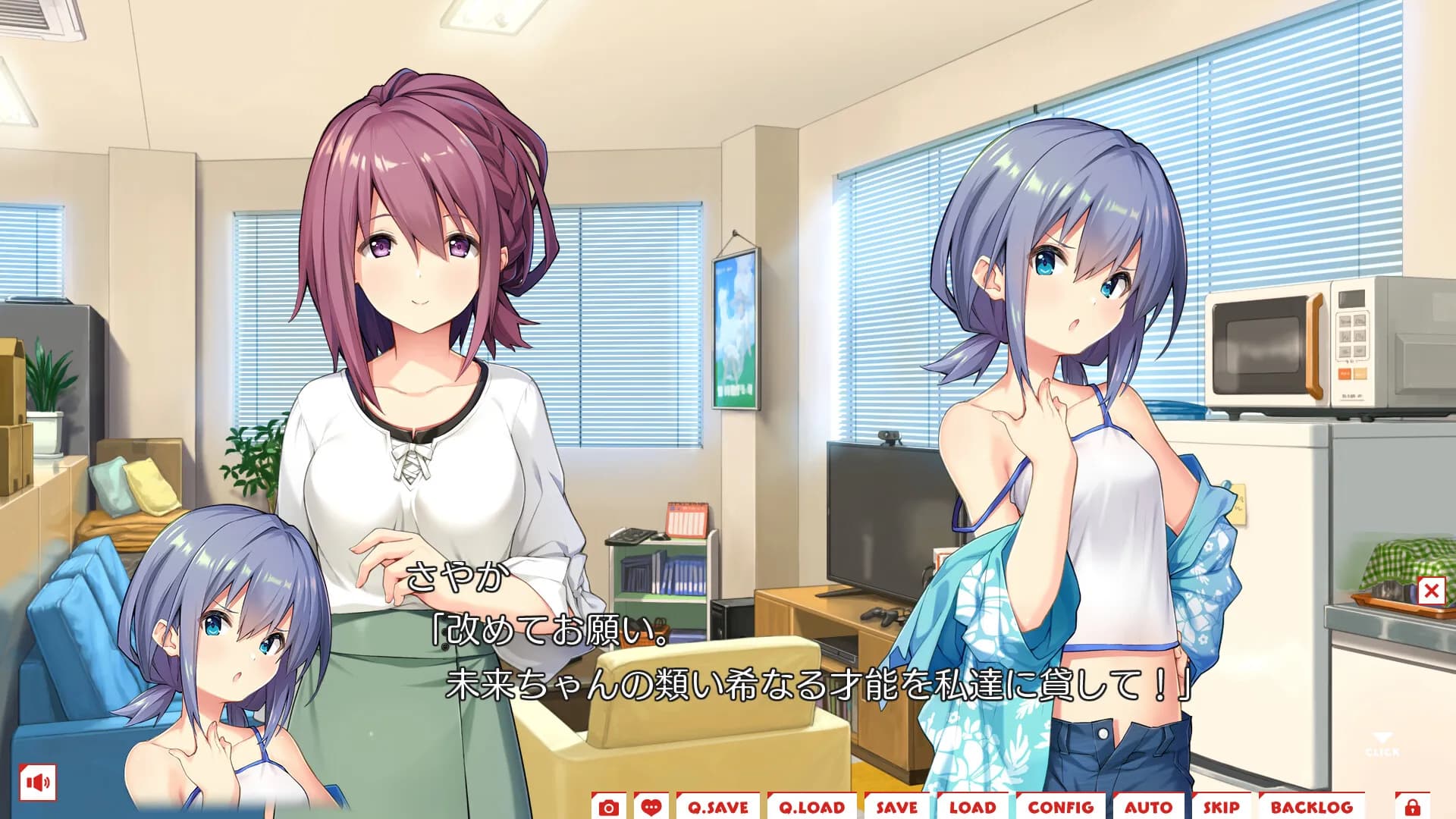1456x819 pixels.
Task: Open the LOAD menu
Action: 972,808
